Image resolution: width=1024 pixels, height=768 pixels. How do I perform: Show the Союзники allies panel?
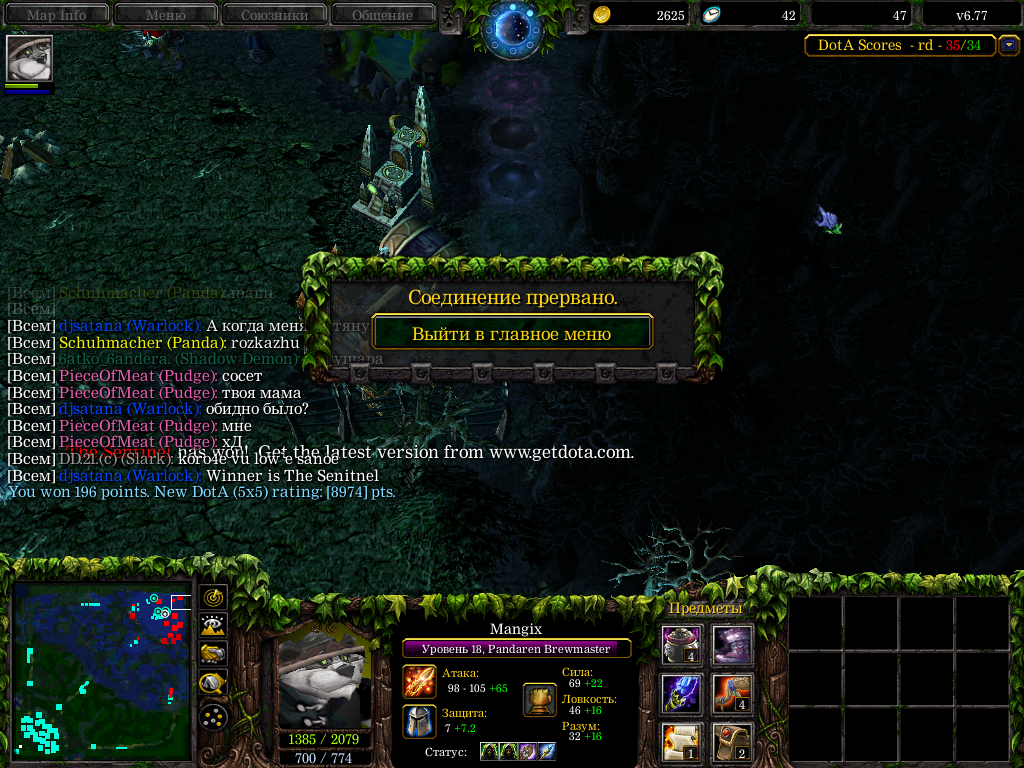273,15
